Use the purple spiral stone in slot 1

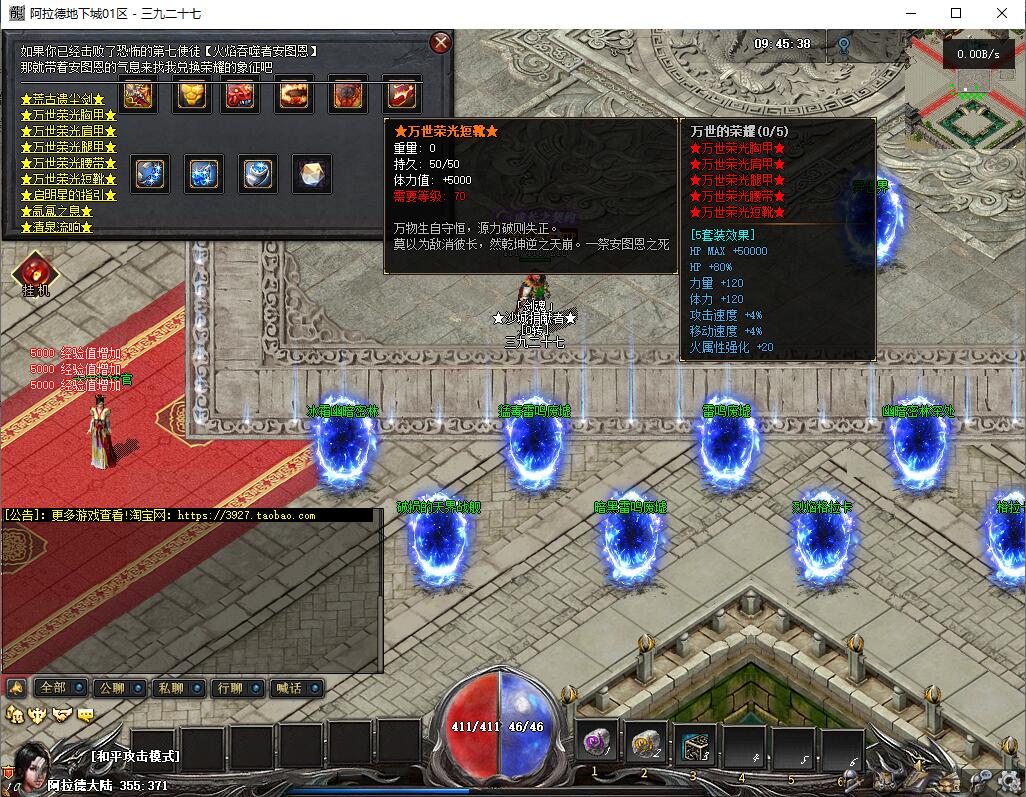[x=600, y=744]
